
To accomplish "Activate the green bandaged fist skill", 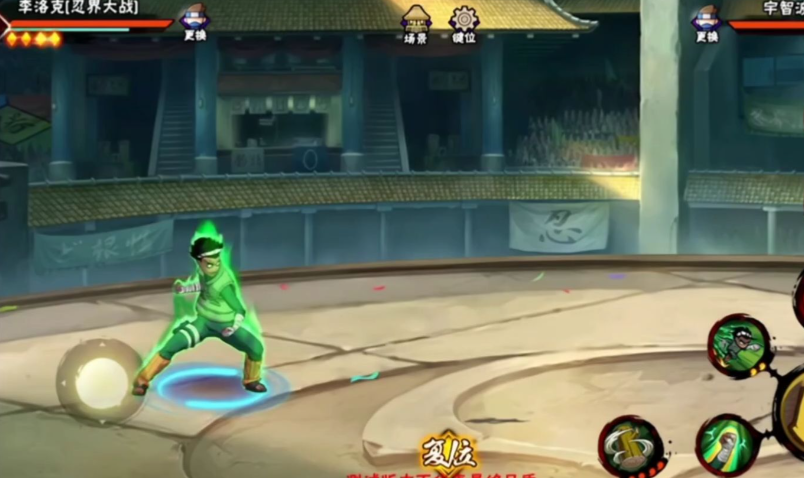I will 730,446.
